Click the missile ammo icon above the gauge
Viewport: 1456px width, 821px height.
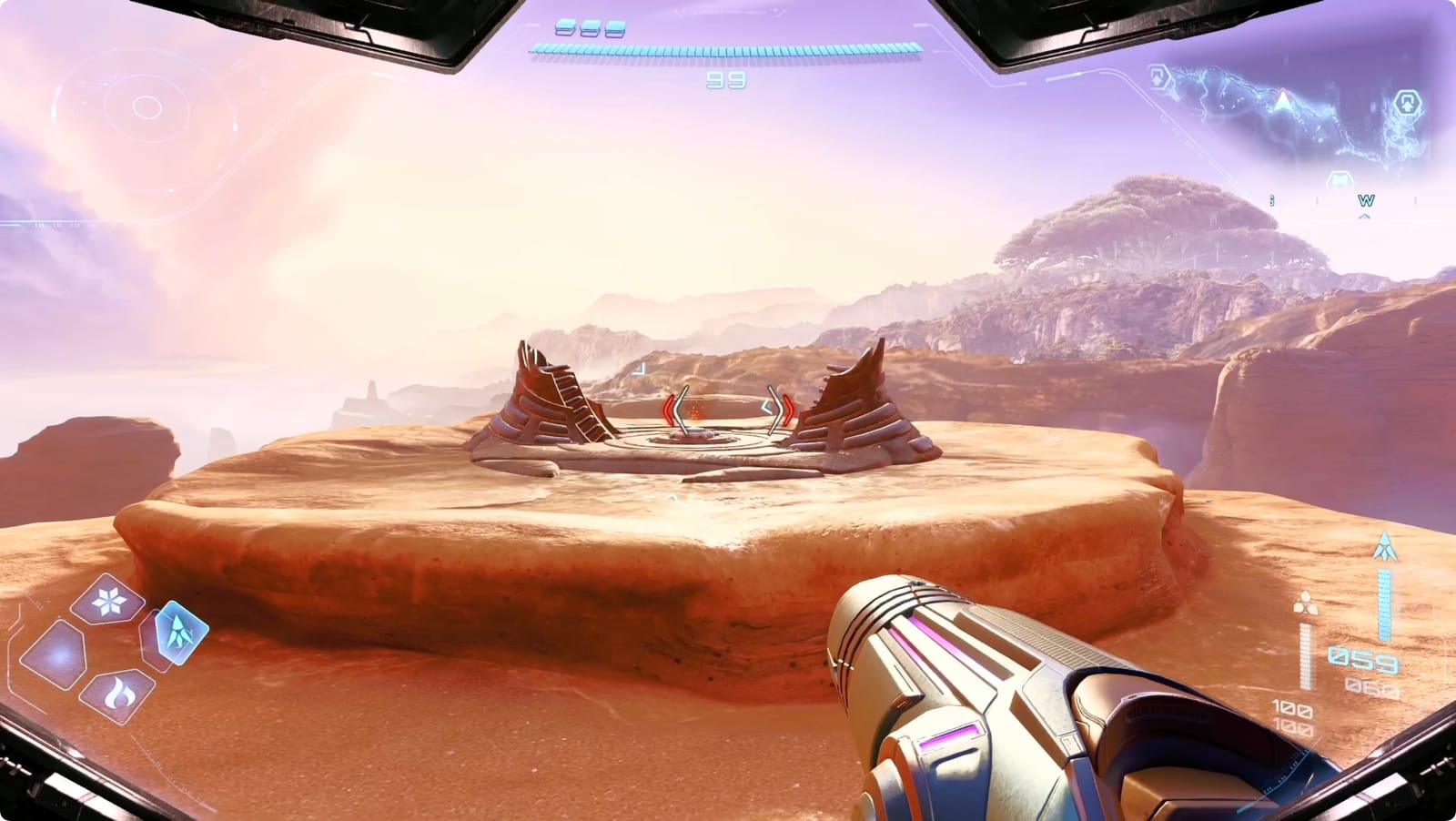tap(1385, 546)
